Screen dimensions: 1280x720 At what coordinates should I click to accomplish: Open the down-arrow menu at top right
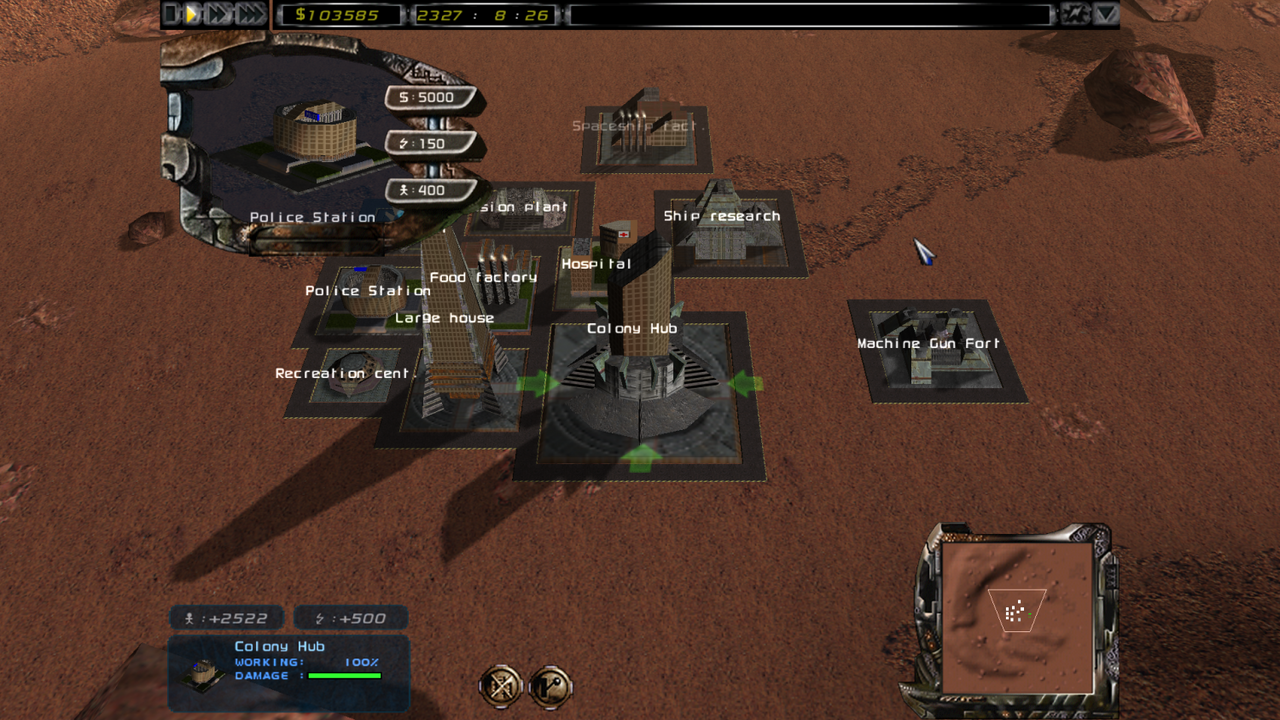pyautogui.click(x=1103, y=15)
